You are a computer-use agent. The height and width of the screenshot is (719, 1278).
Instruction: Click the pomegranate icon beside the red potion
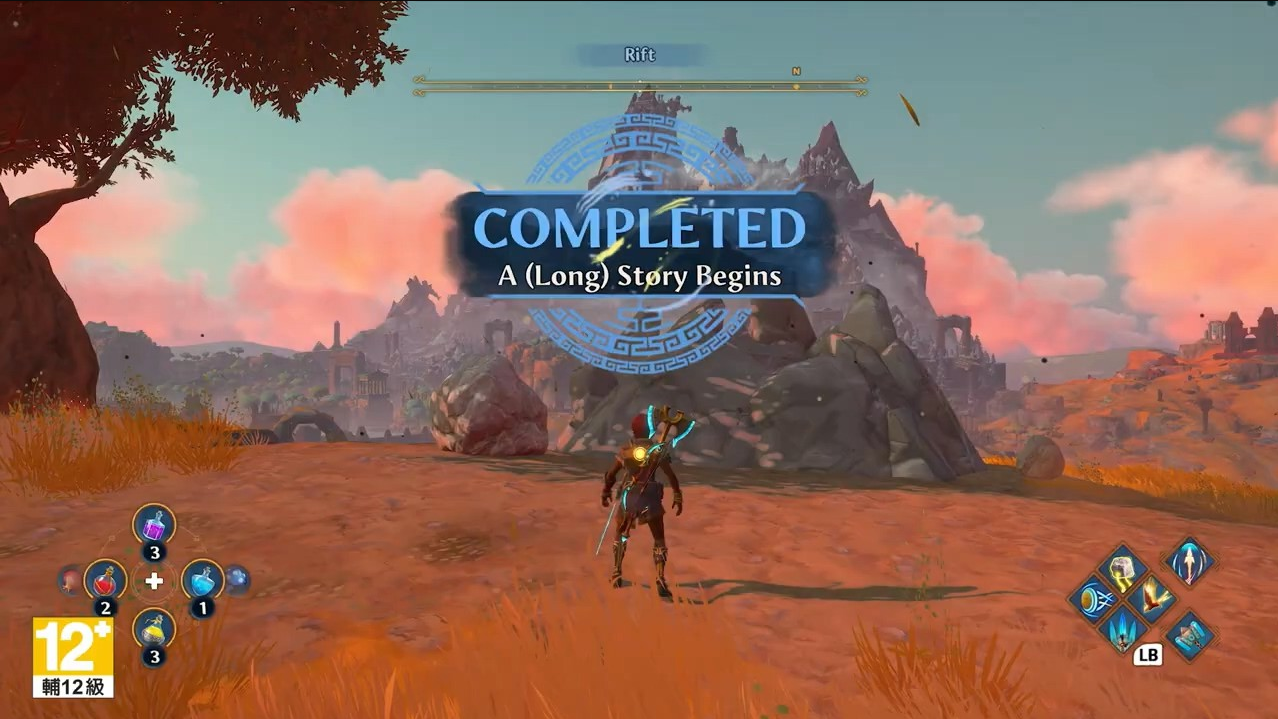pos(69,580)
